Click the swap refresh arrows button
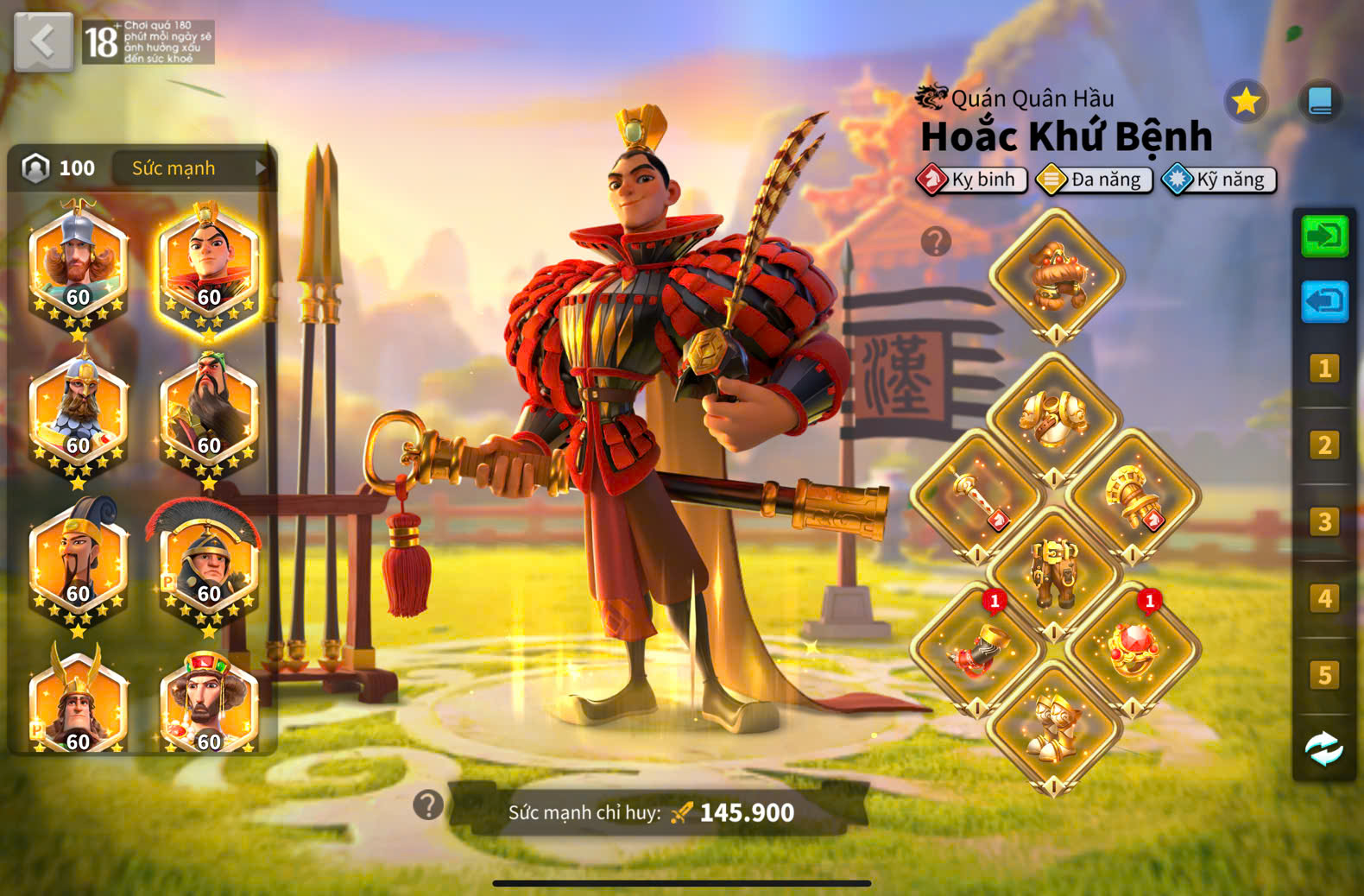1364x896 pixels. point(1324,749)
